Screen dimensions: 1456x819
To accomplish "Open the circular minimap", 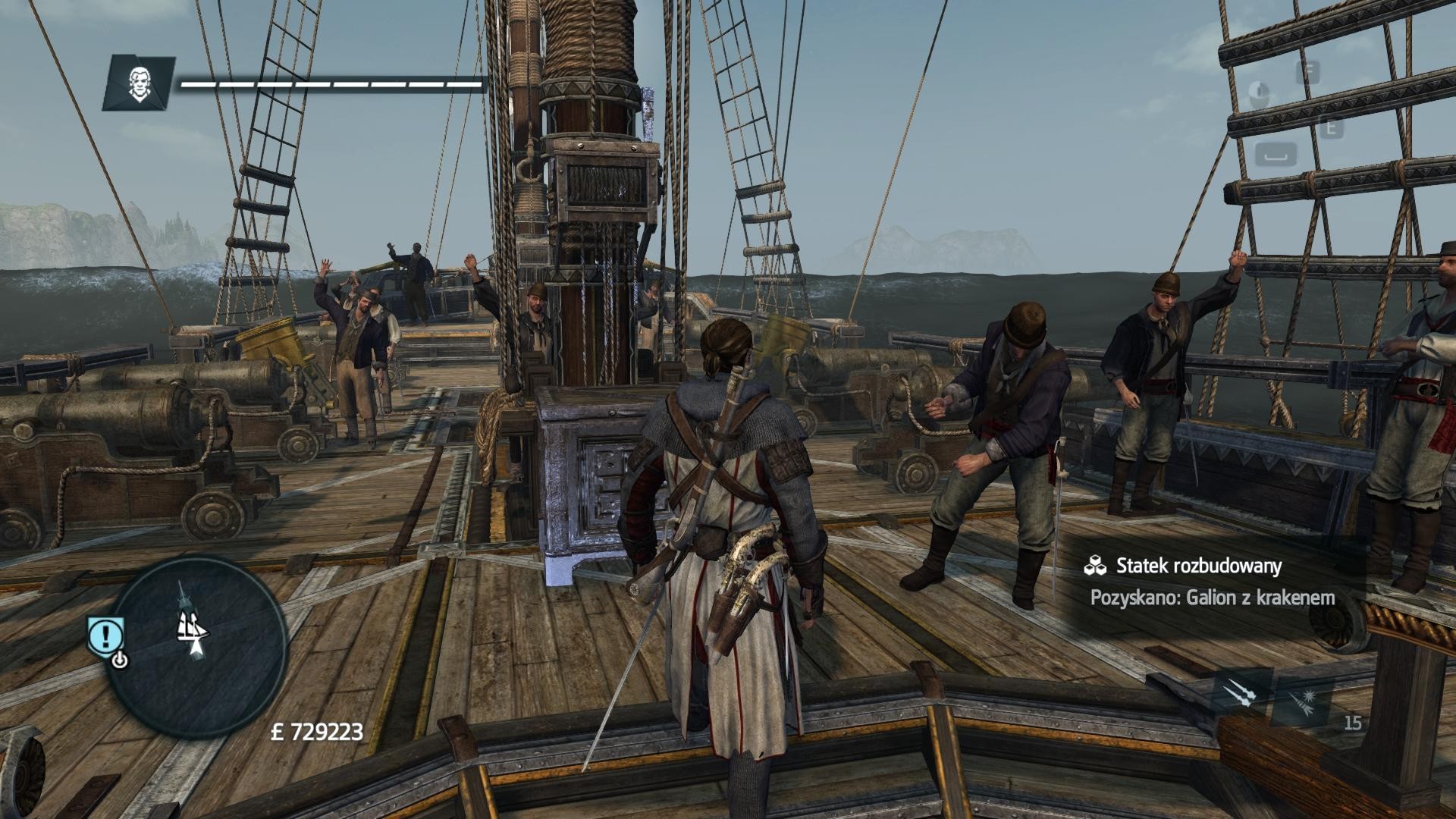I will click(x=196, y=645).
